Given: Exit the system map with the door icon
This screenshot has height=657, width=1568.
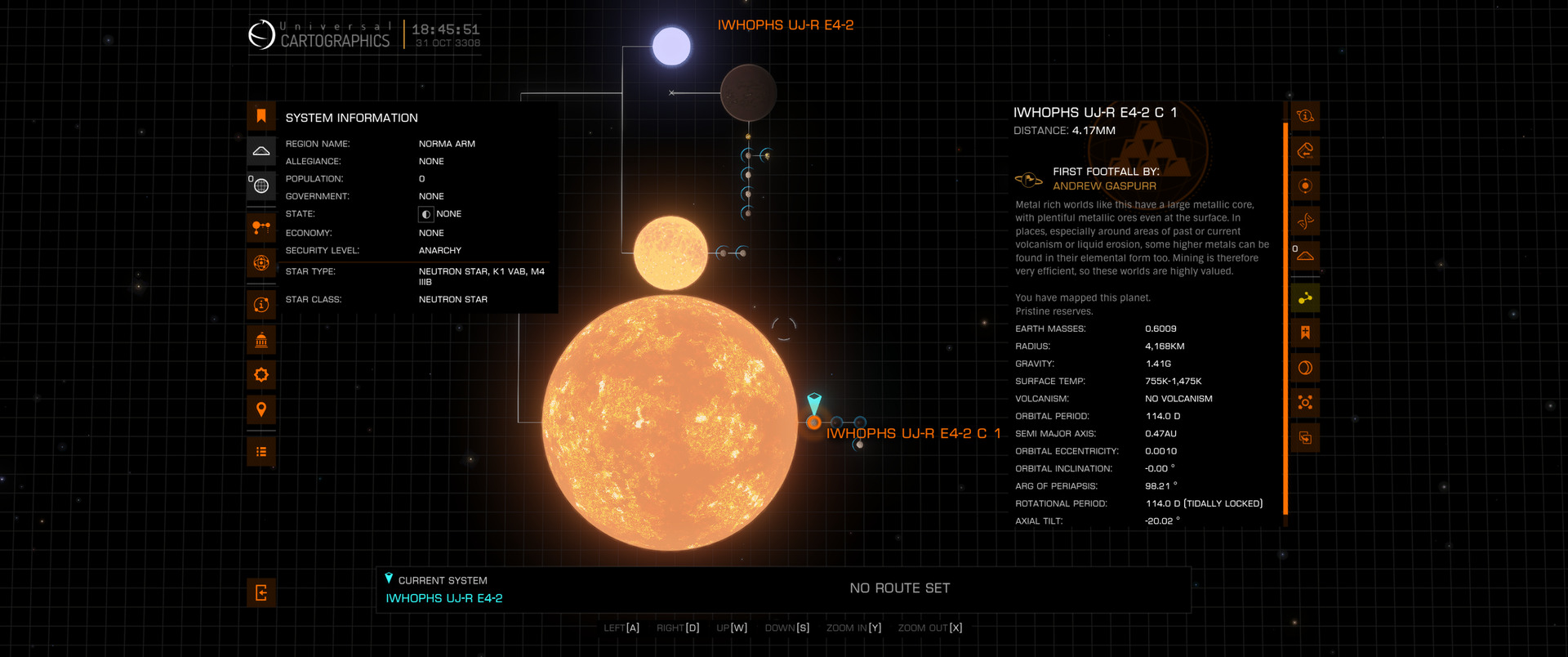Looking at the screenshot, I should tap(261, 593).
